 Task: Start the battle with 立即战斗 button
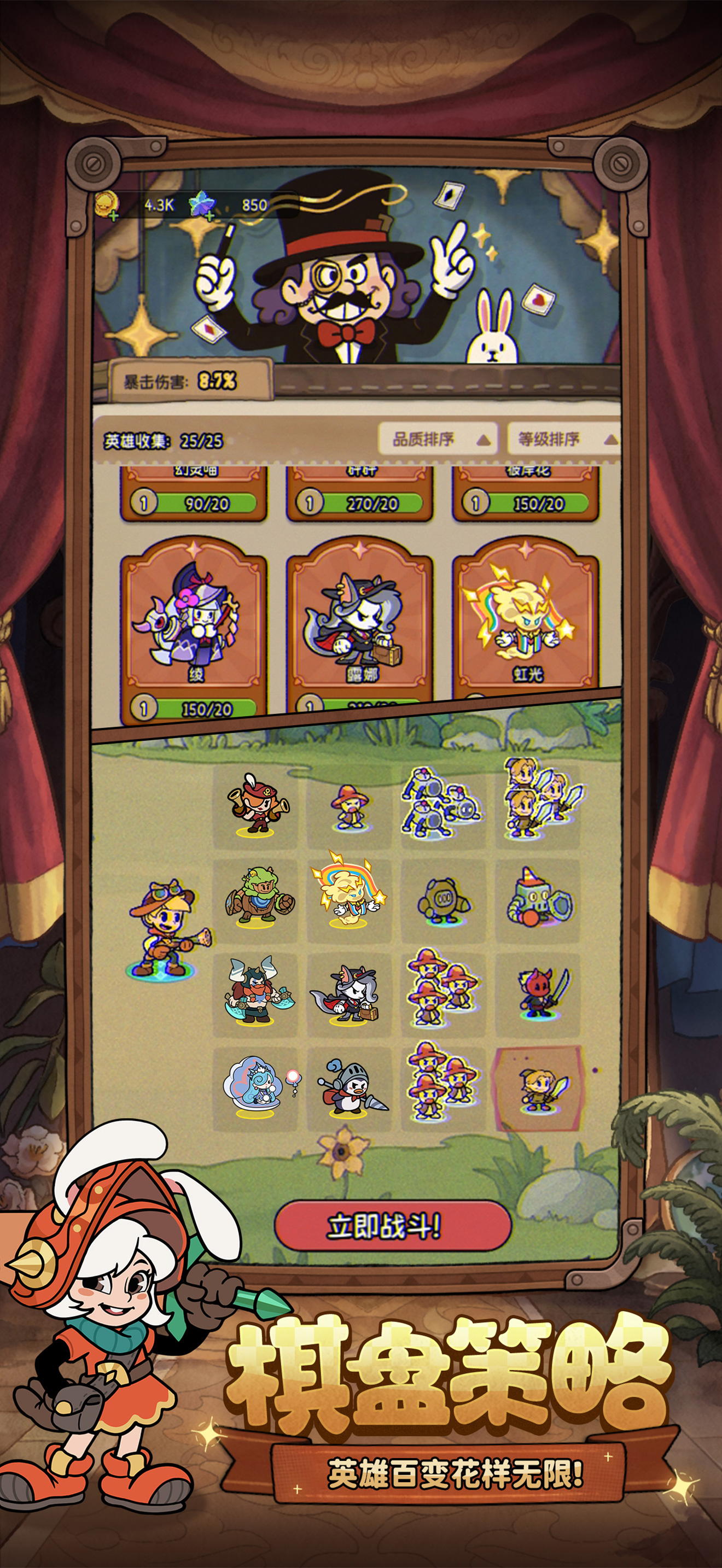[393, 1225]
